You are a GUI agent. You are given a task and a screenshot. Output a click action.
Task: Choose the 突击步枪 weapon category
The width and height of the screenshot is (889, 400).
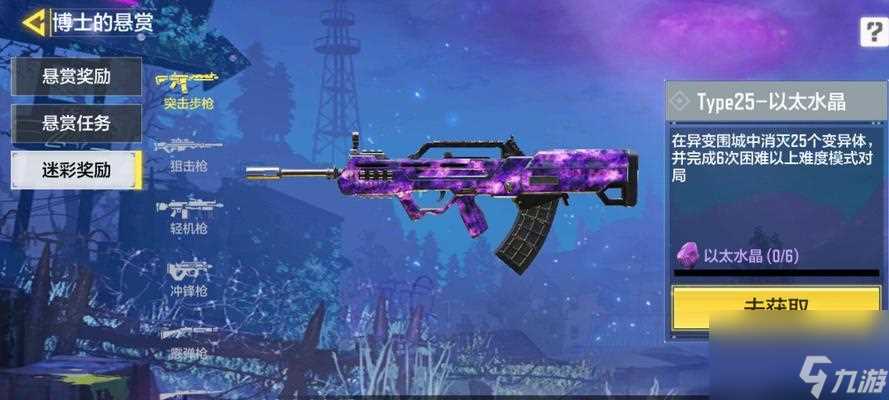point(187,89)
